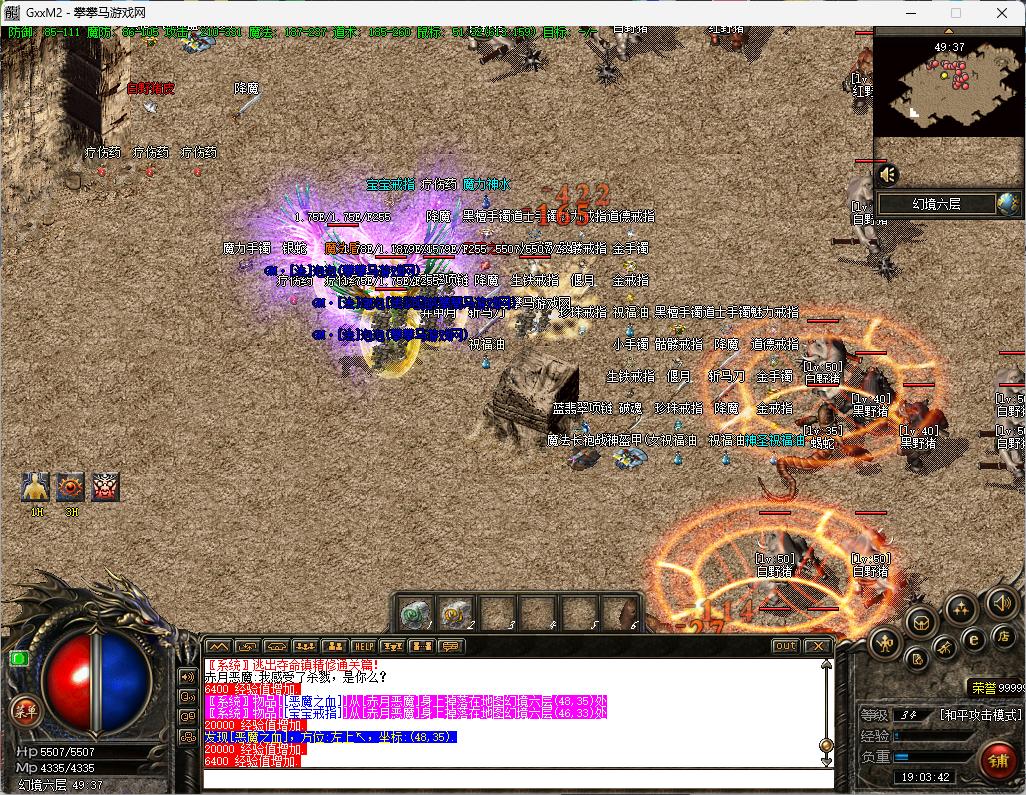Image resolution: width=1026 pixels, height=795 pixels.
Task: Click the 'out' button on chat bar
Action: (x=786, y=646)
